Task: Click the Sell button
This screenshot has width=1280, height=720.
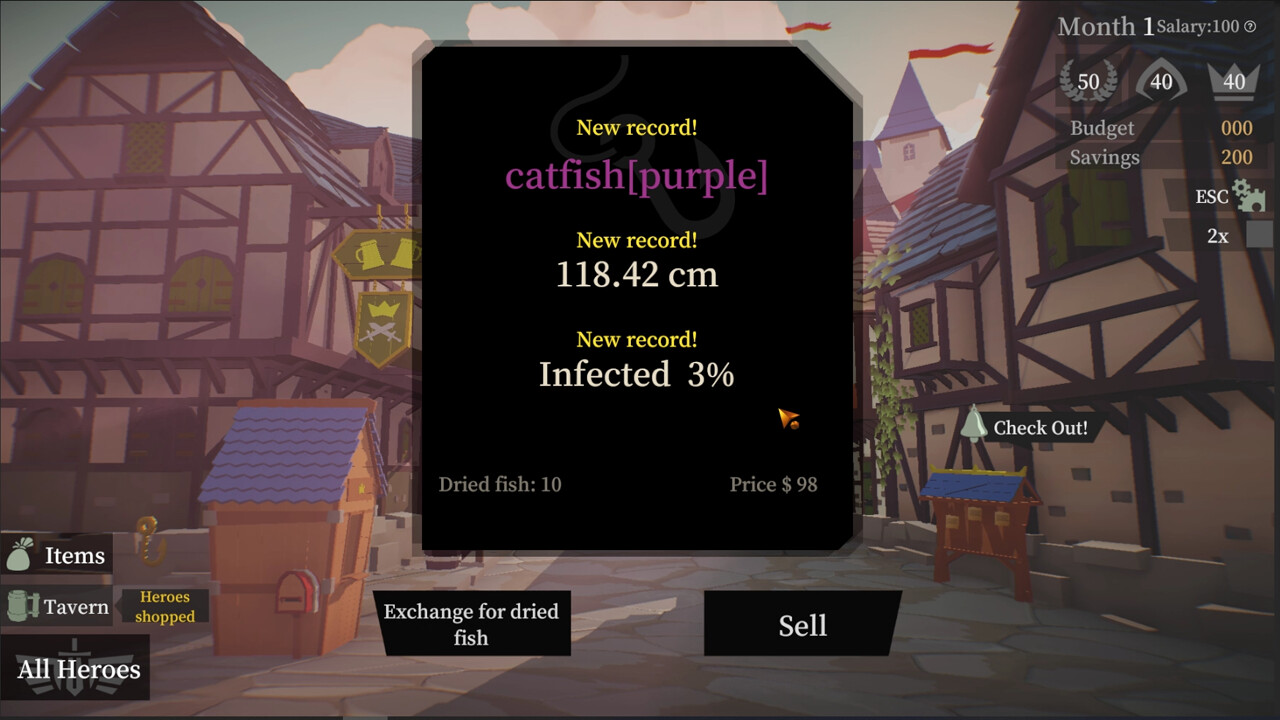Action: [x=801, y=623]
